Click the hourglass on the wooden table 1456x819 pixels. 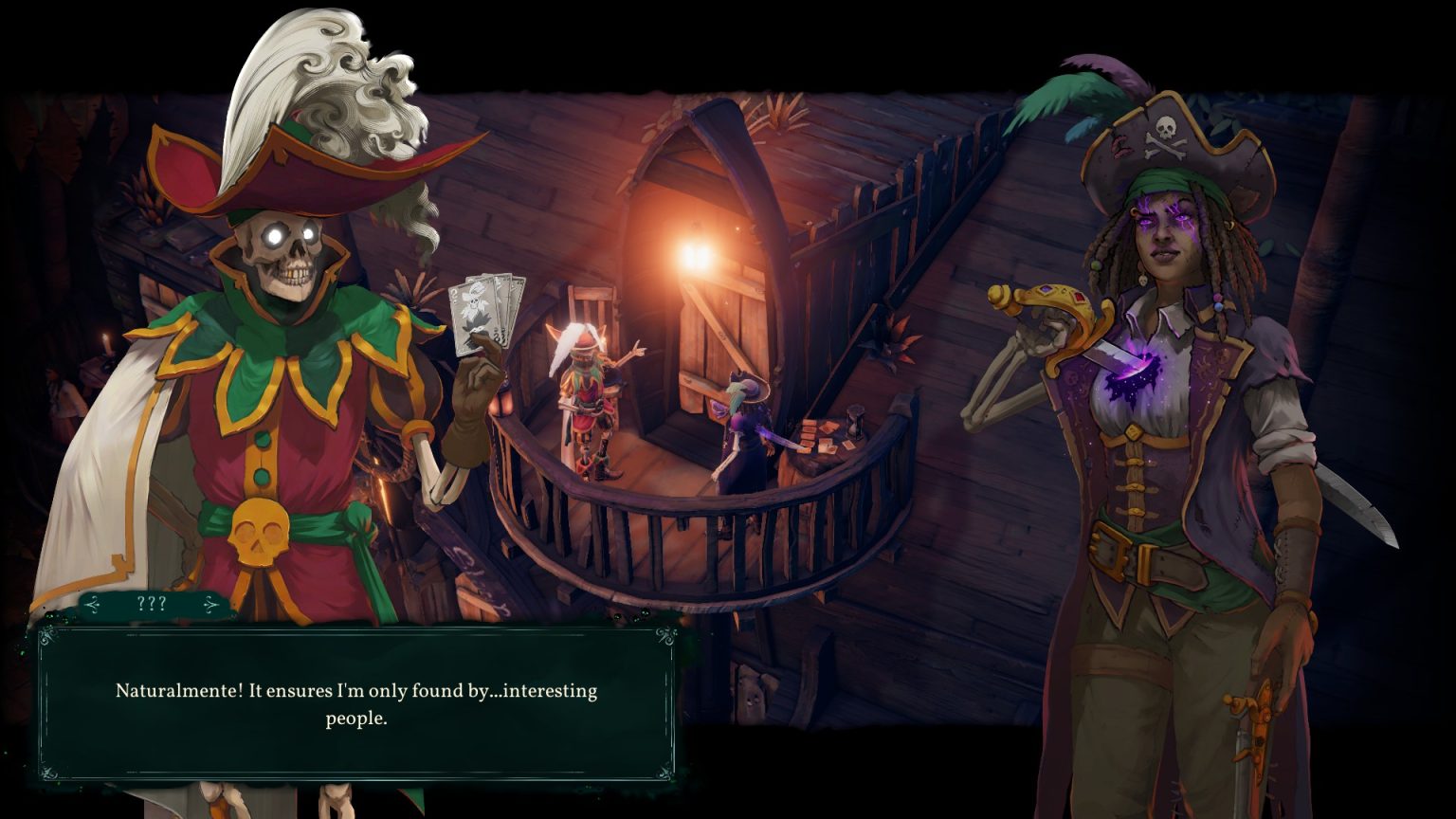pyautogui.click(x=856, y=423)
